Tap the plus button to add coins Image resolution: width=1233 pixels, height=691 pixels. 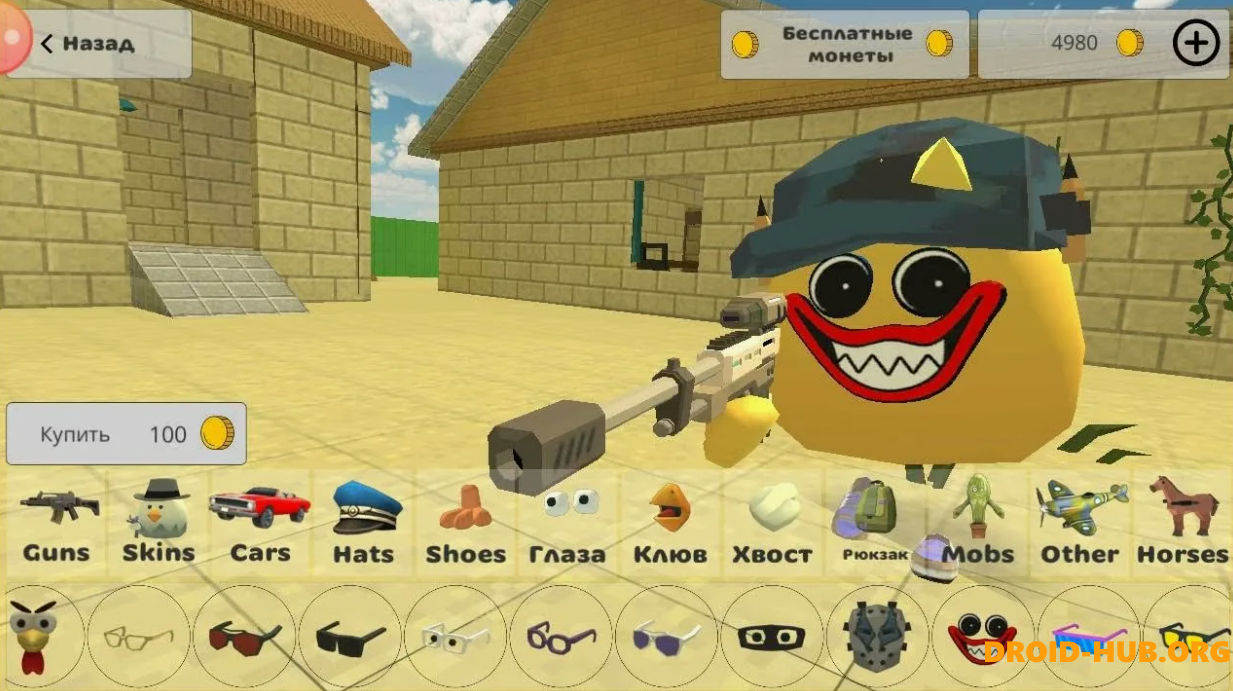tap(1195, 43)
